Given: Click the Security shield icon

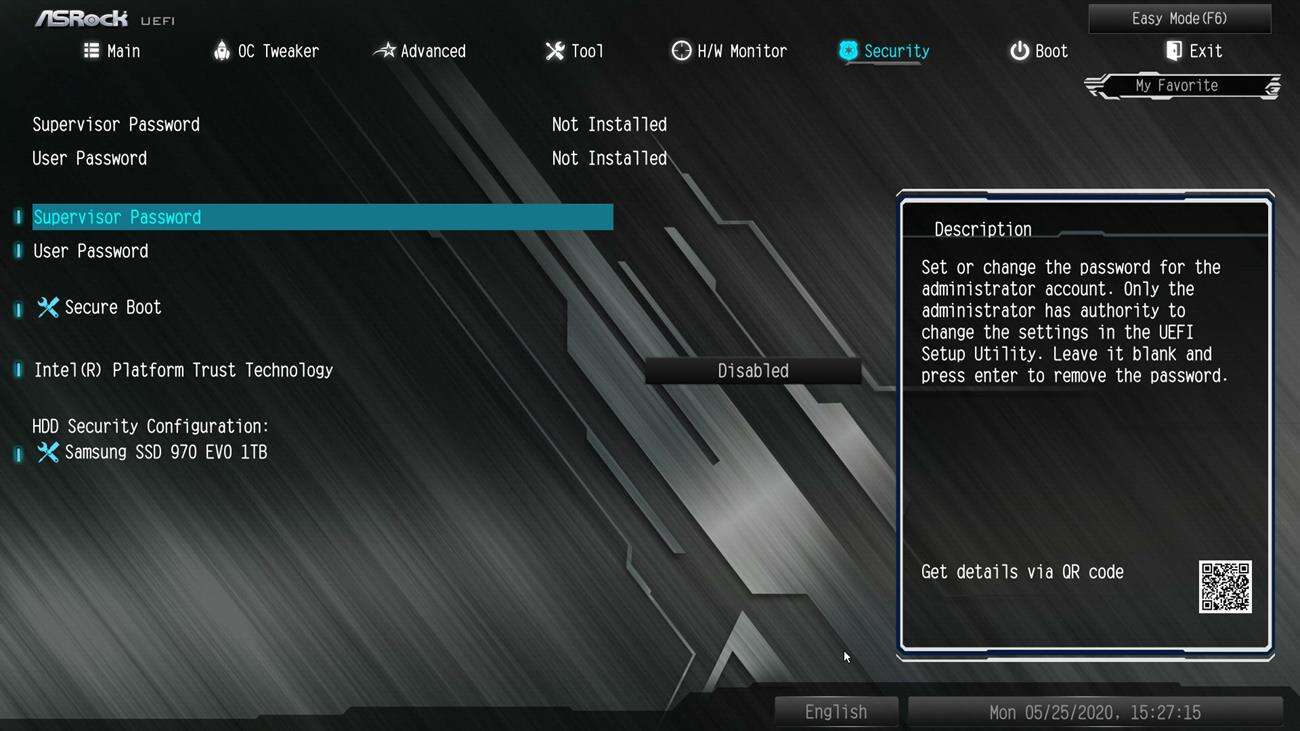Looking at the screenshot, I should [x=848, y=50].
